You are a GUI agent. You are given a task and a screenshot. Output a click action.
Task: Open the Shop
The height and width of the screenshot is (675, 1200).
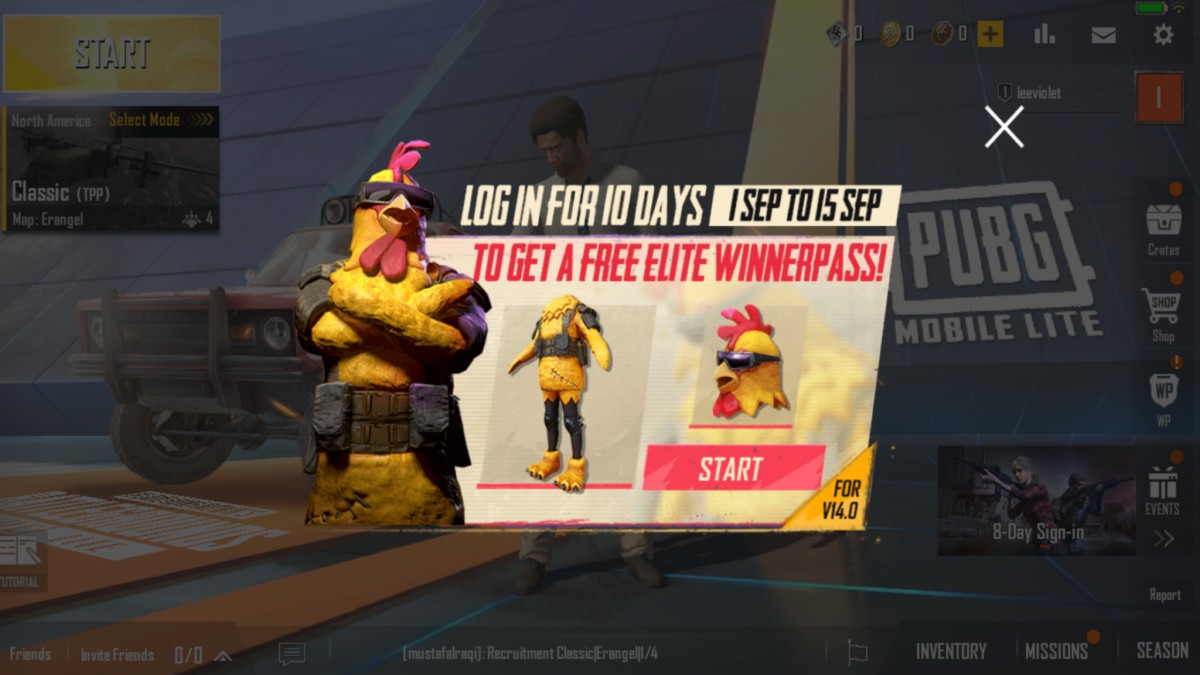click(1163, 314)
